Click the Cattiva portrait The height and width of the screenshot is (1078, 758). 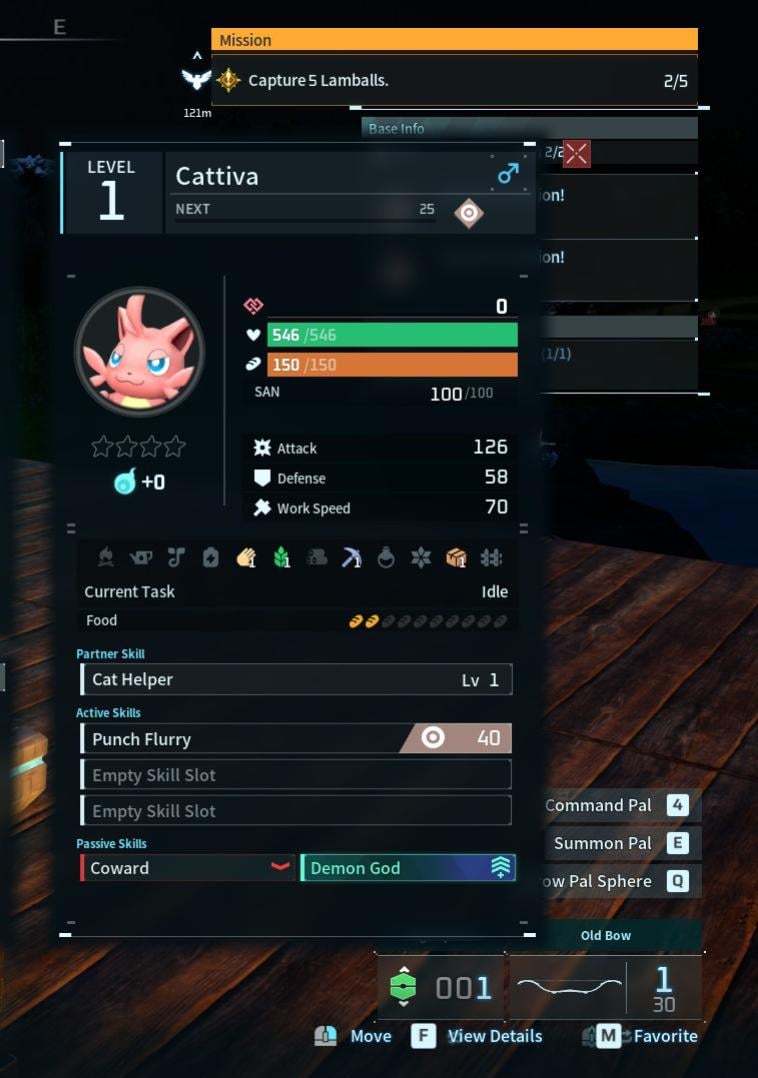tap(139, 351)
